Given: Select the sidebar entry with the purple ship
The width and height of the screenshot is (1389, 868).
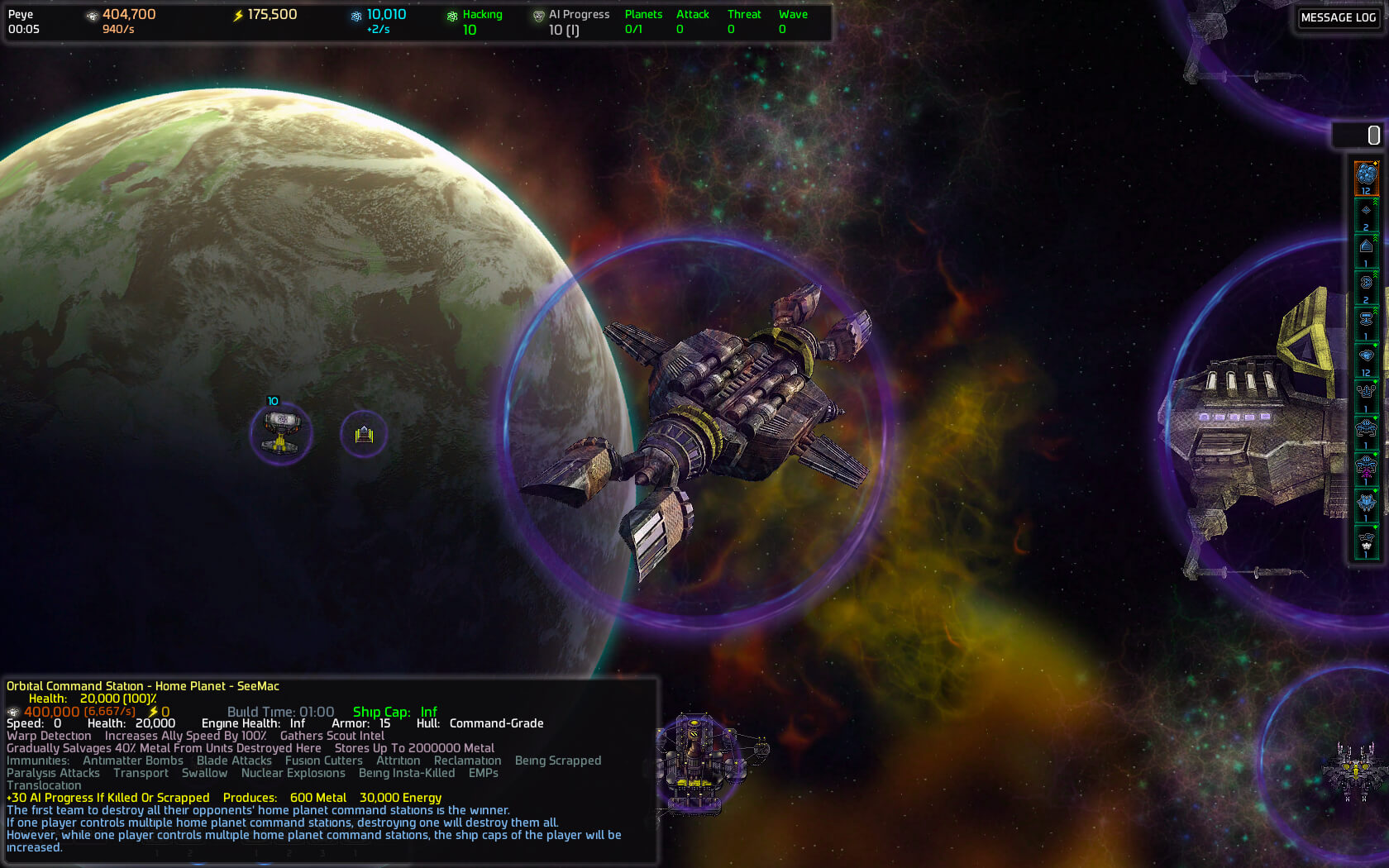Looking at the screenshot, I should 1366,469.
